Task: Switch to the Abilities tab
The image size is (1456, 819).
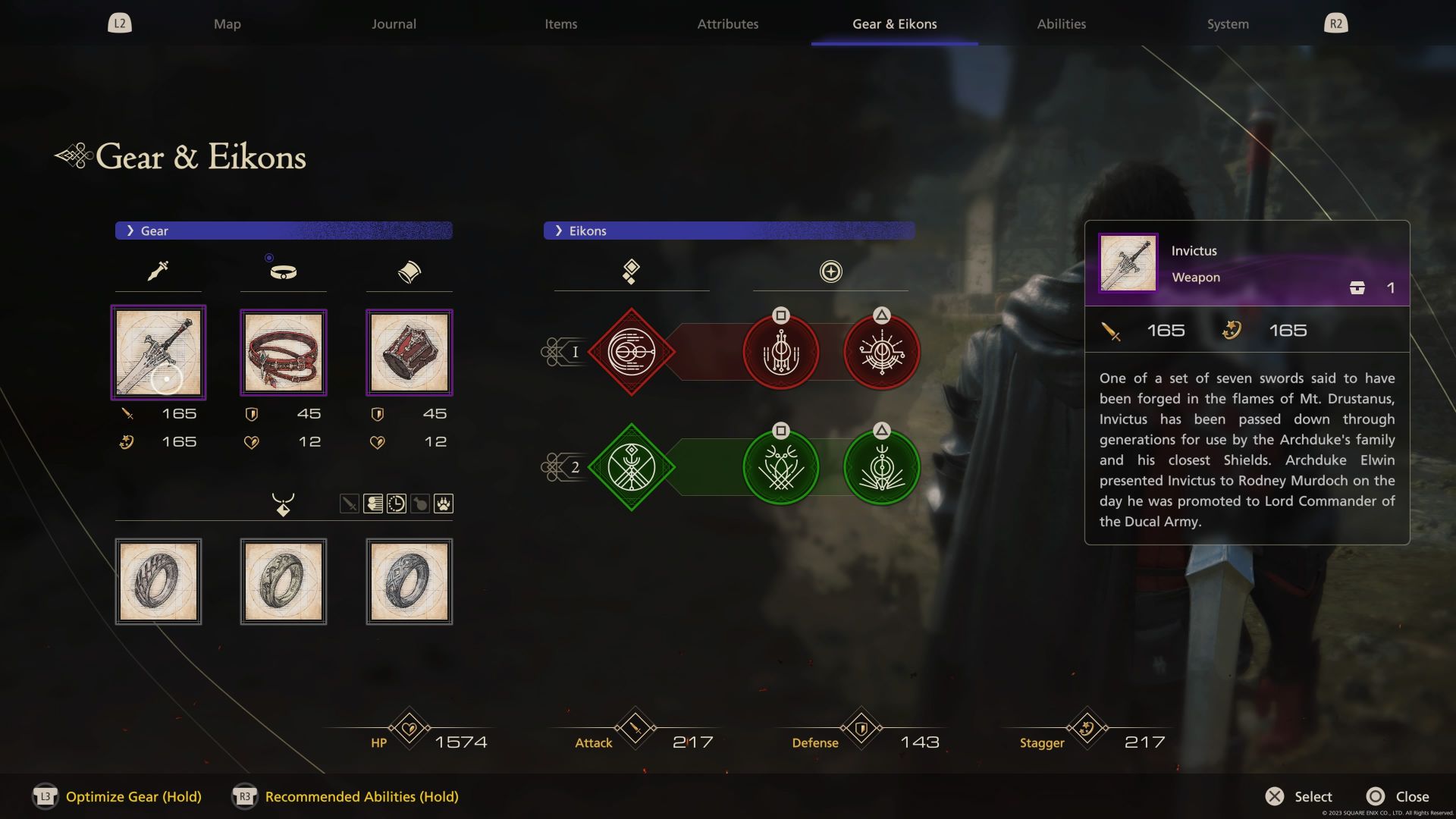Action: coord(1061,24)
